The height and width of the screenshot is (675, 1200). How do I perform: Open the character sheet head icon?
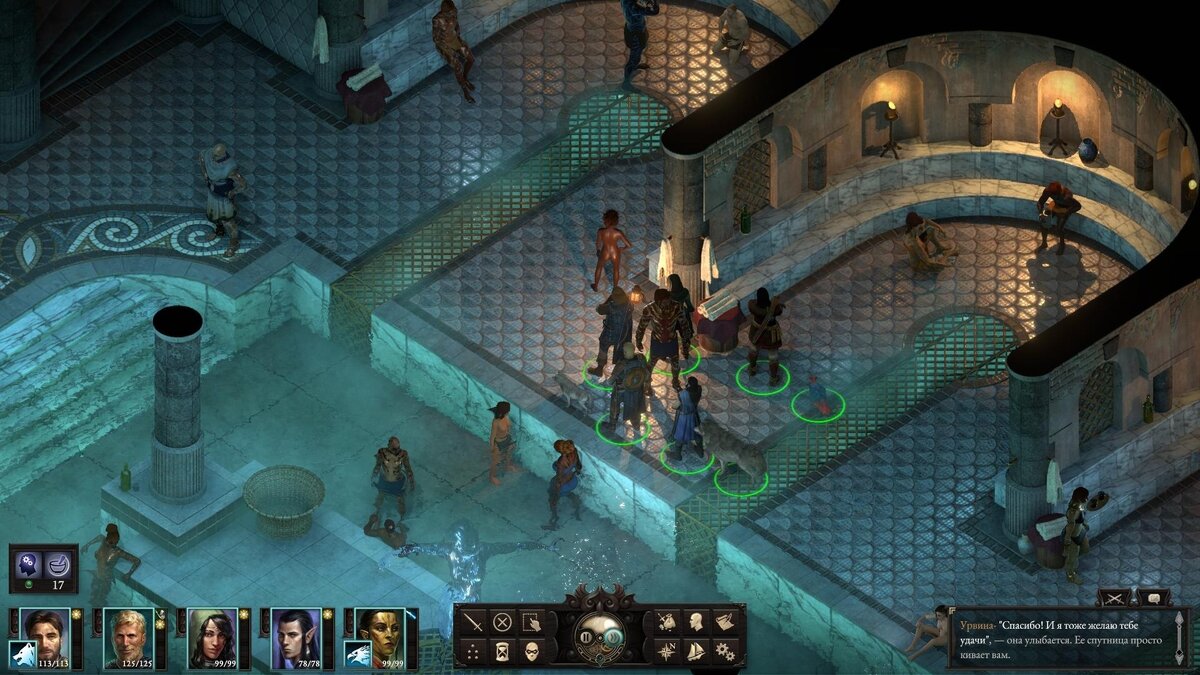(696, 621)
